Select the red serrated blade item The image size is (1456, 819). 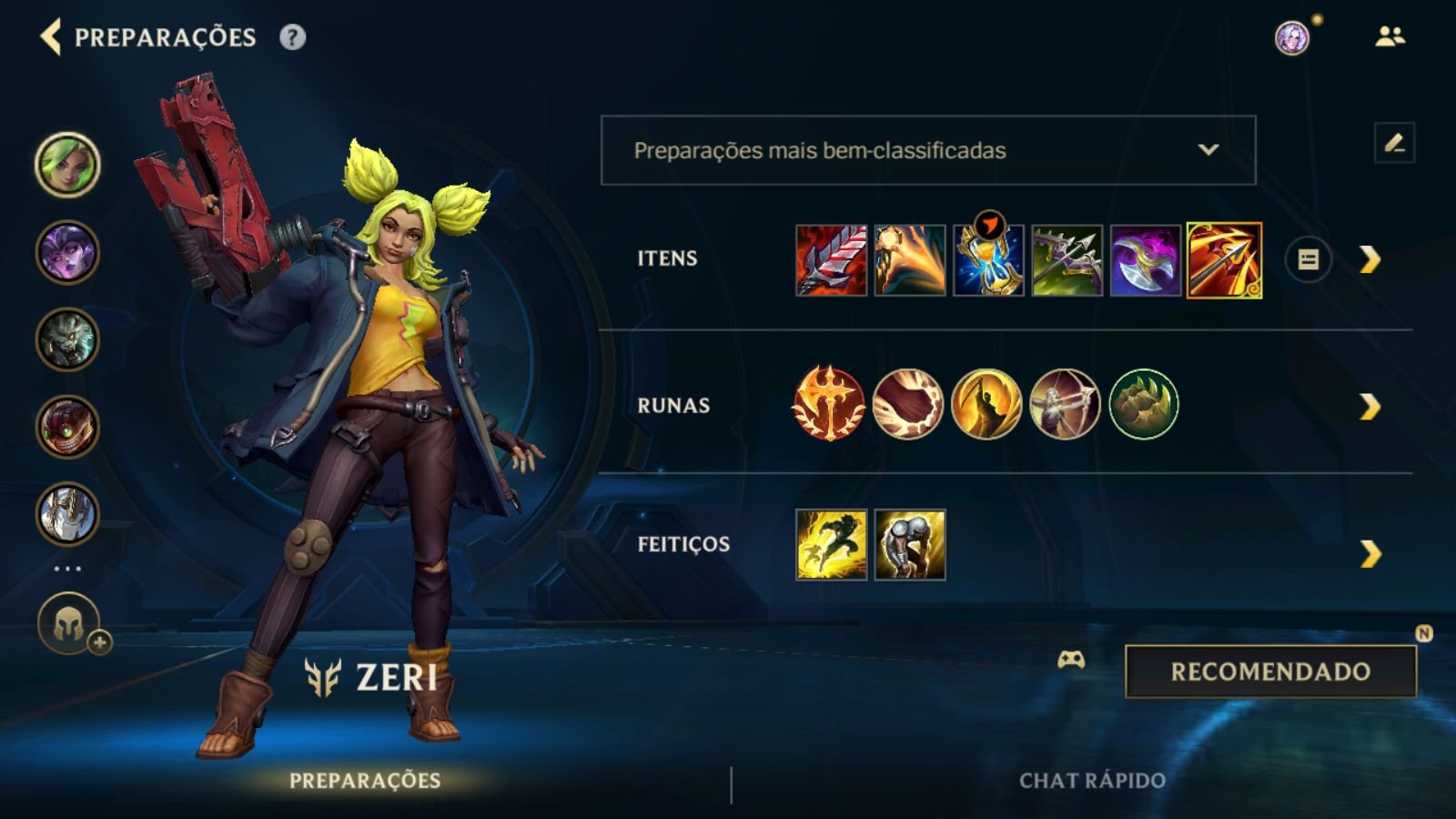831,260
